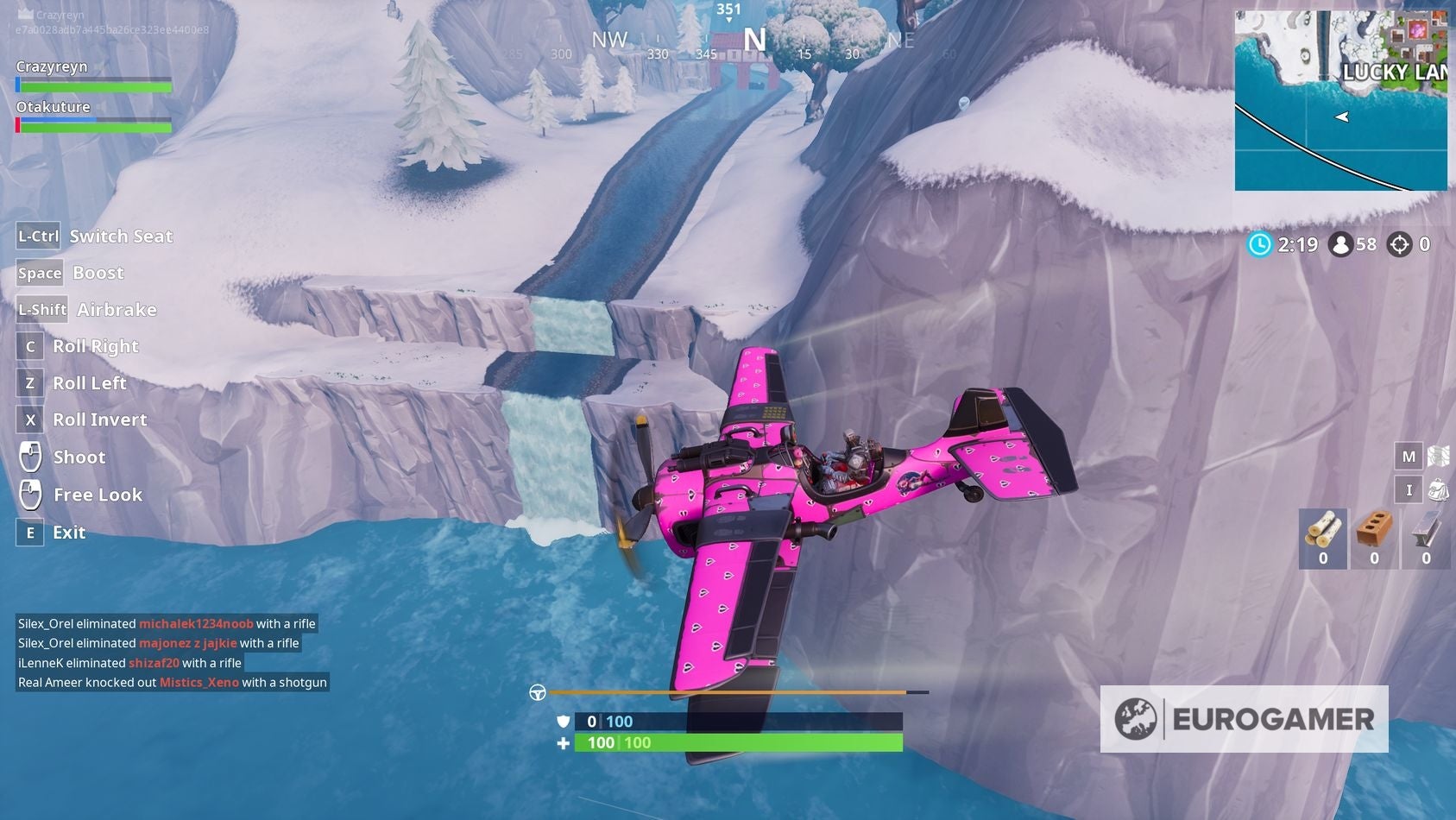1456x820 pixels.
Task: Click the health cross icon on the green bar
Action: point(562,742)
